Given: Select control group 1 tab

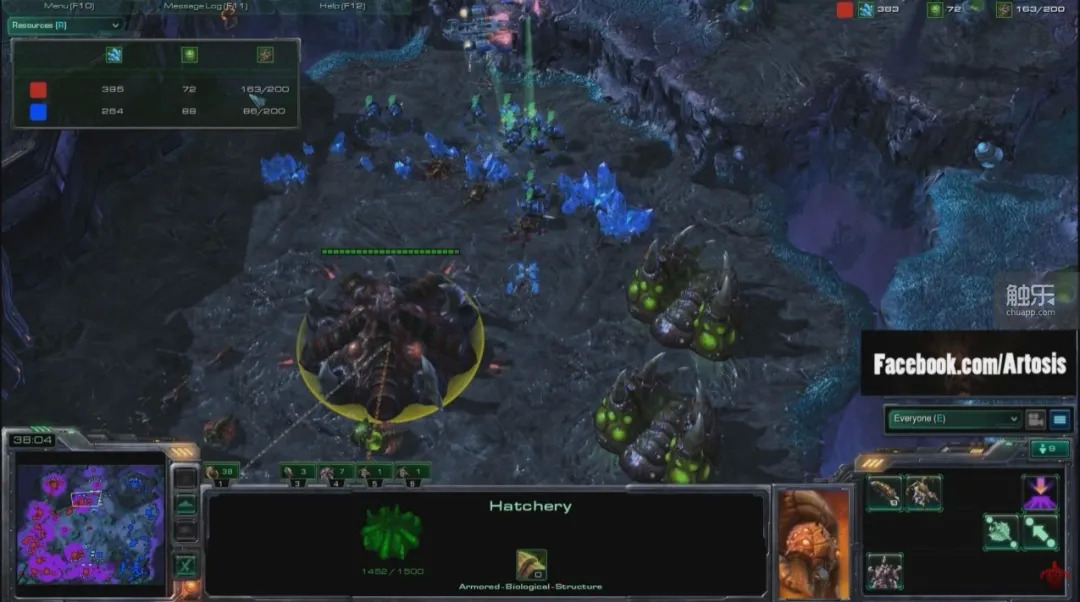Looking at the screenshot, I should [x=221, y=471].
